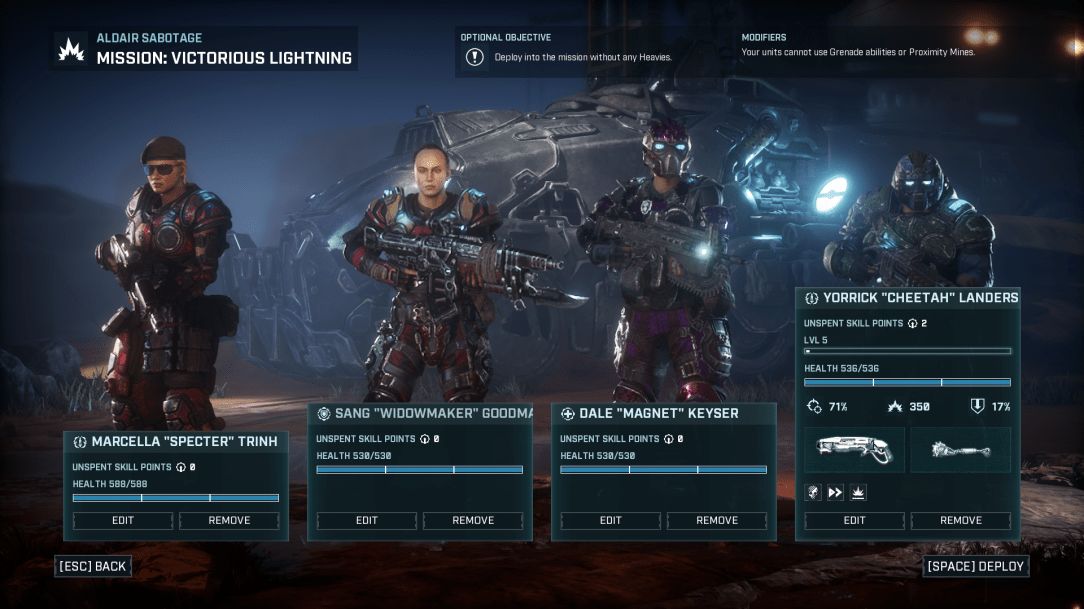1084x609 pixels.
Task: Go back with the Back button
Action: (x=93, y=566)
